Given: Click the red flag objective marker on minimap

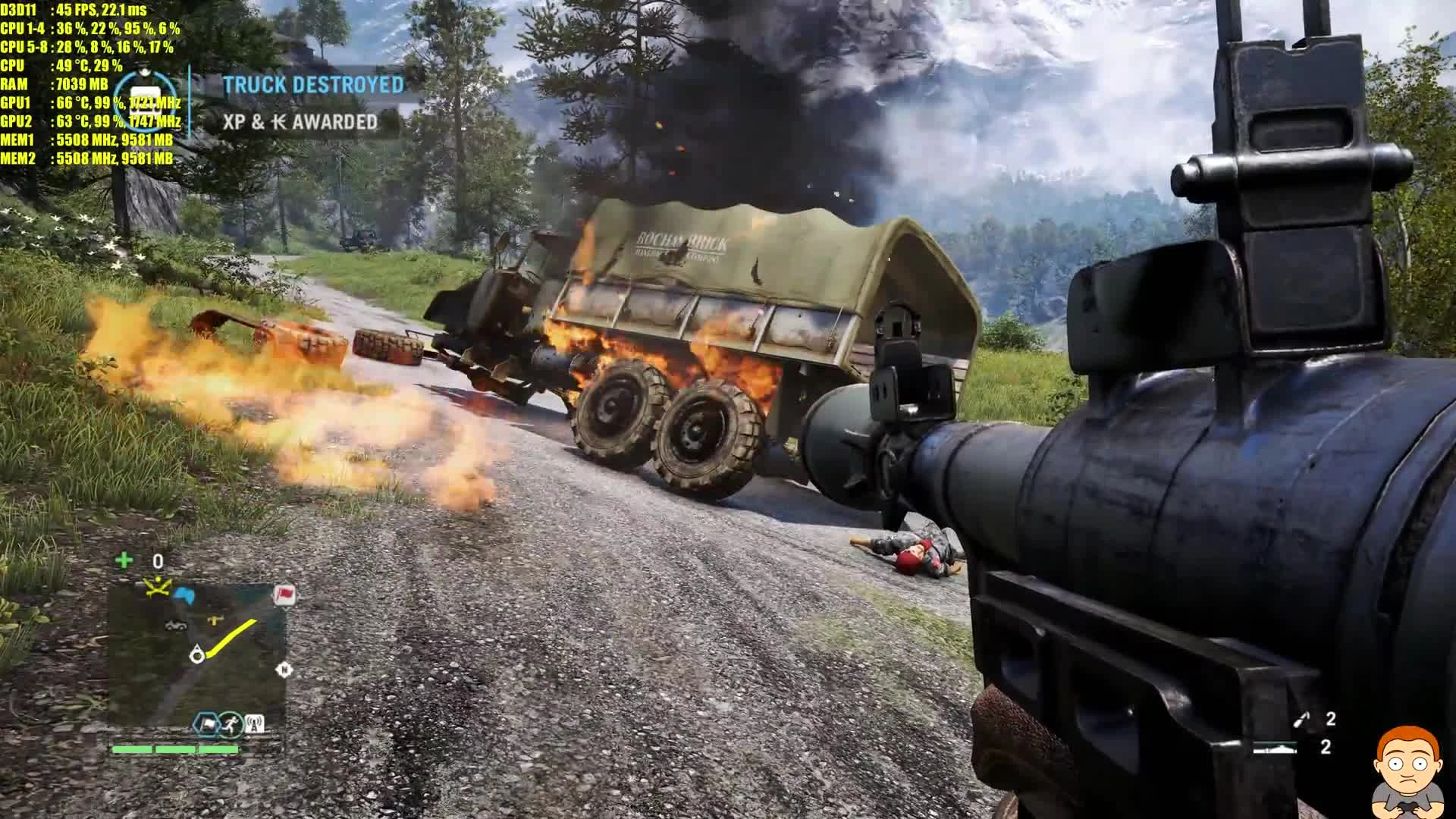Looking at the screenshot, I should click(x=284, y=595).
